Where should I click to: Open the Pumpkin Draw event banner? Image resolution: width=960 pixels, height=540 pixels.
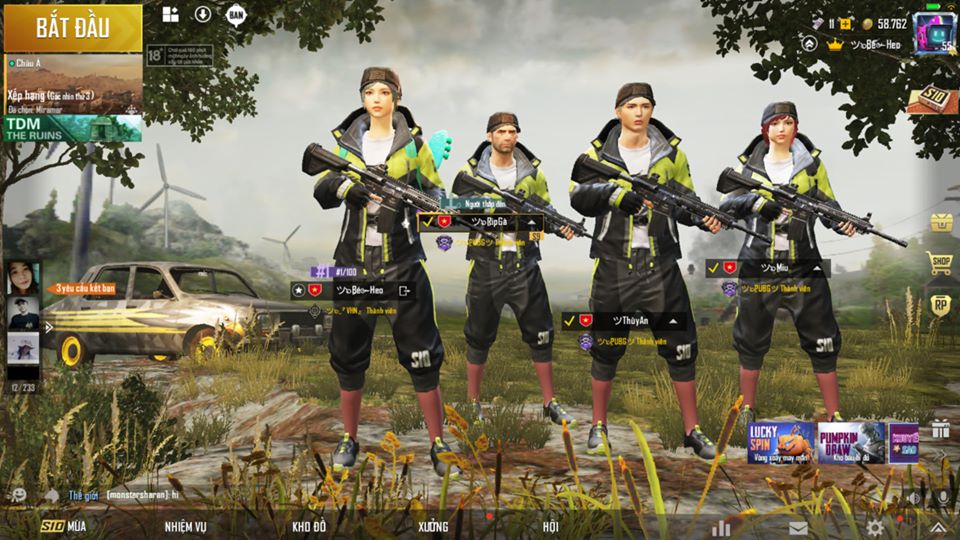[x=851, y=442]
